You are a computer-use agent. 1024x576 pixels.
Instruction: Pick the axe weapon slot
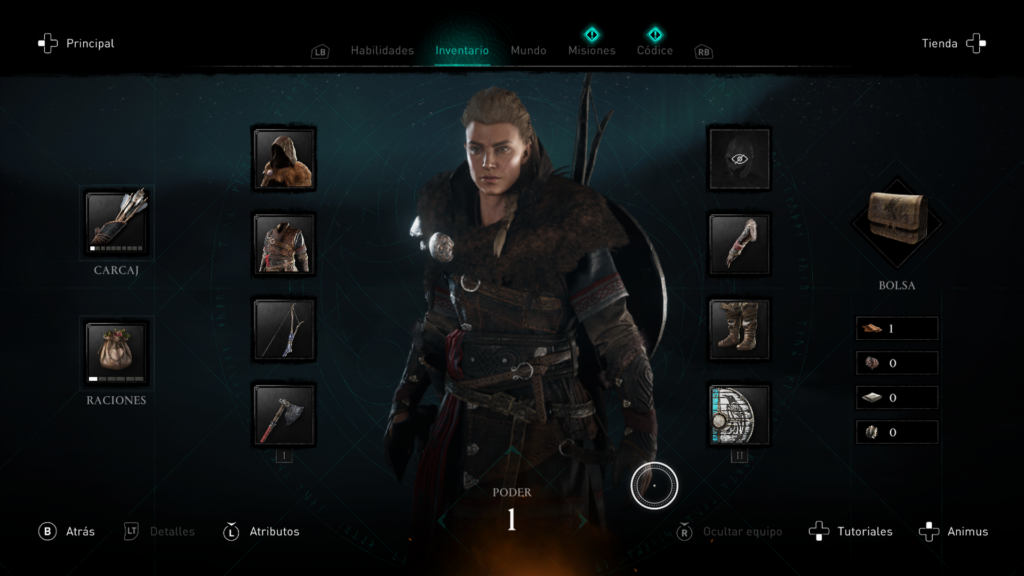(x=284, y=415)
